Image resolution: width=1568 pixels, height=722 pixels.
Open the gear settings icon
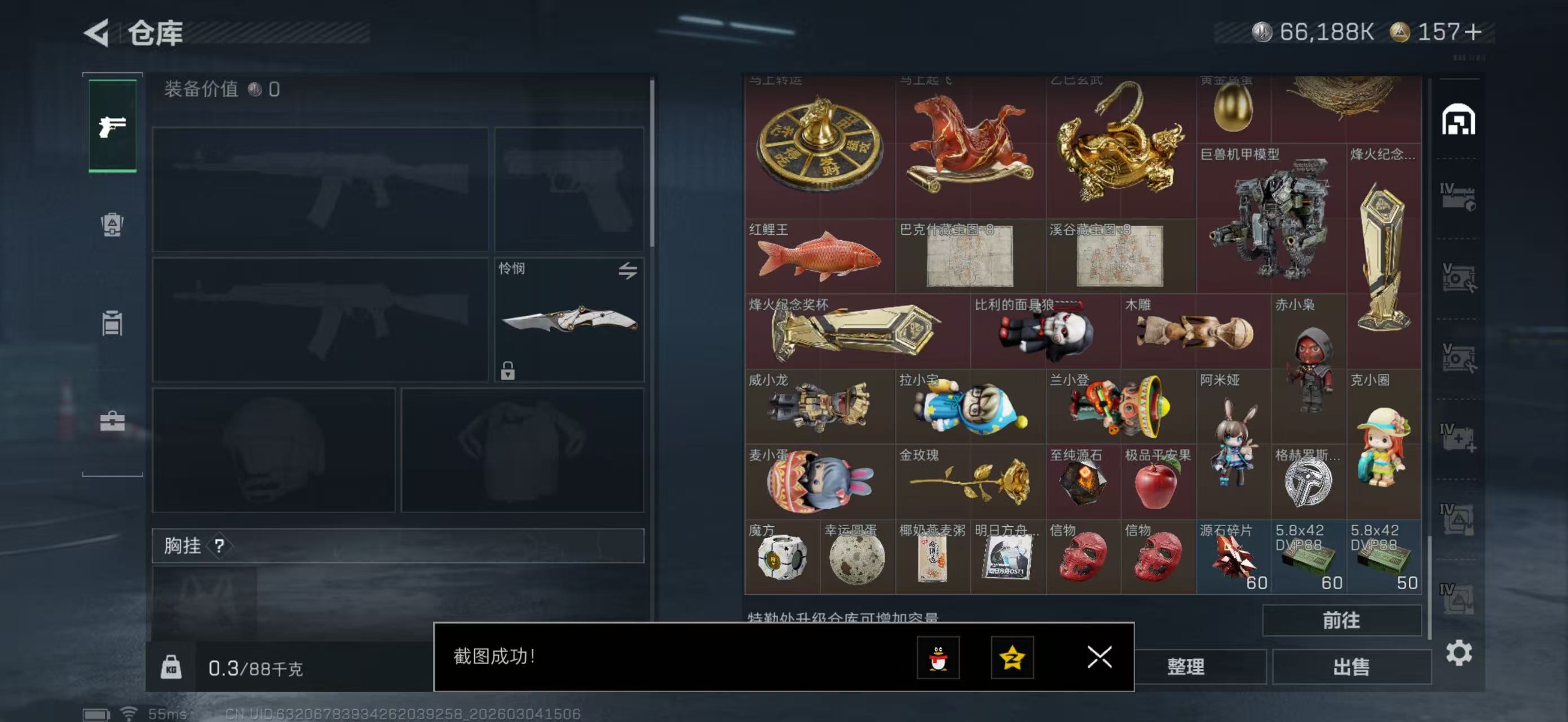point(1459,653)
